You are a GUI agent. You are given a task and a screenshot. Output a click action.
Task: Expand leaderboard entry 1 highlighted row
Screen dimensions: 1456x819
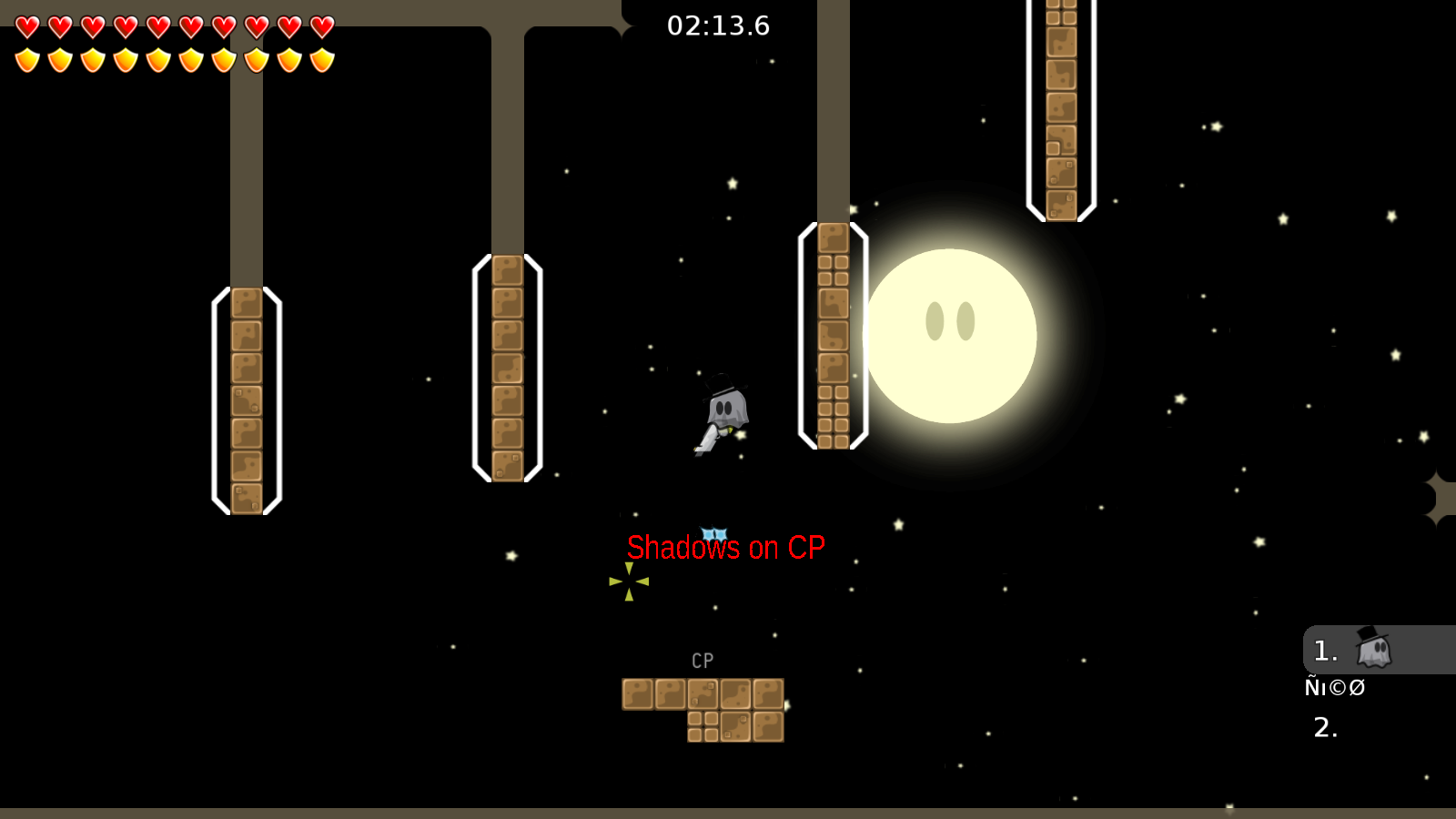tap(1324, 651)
